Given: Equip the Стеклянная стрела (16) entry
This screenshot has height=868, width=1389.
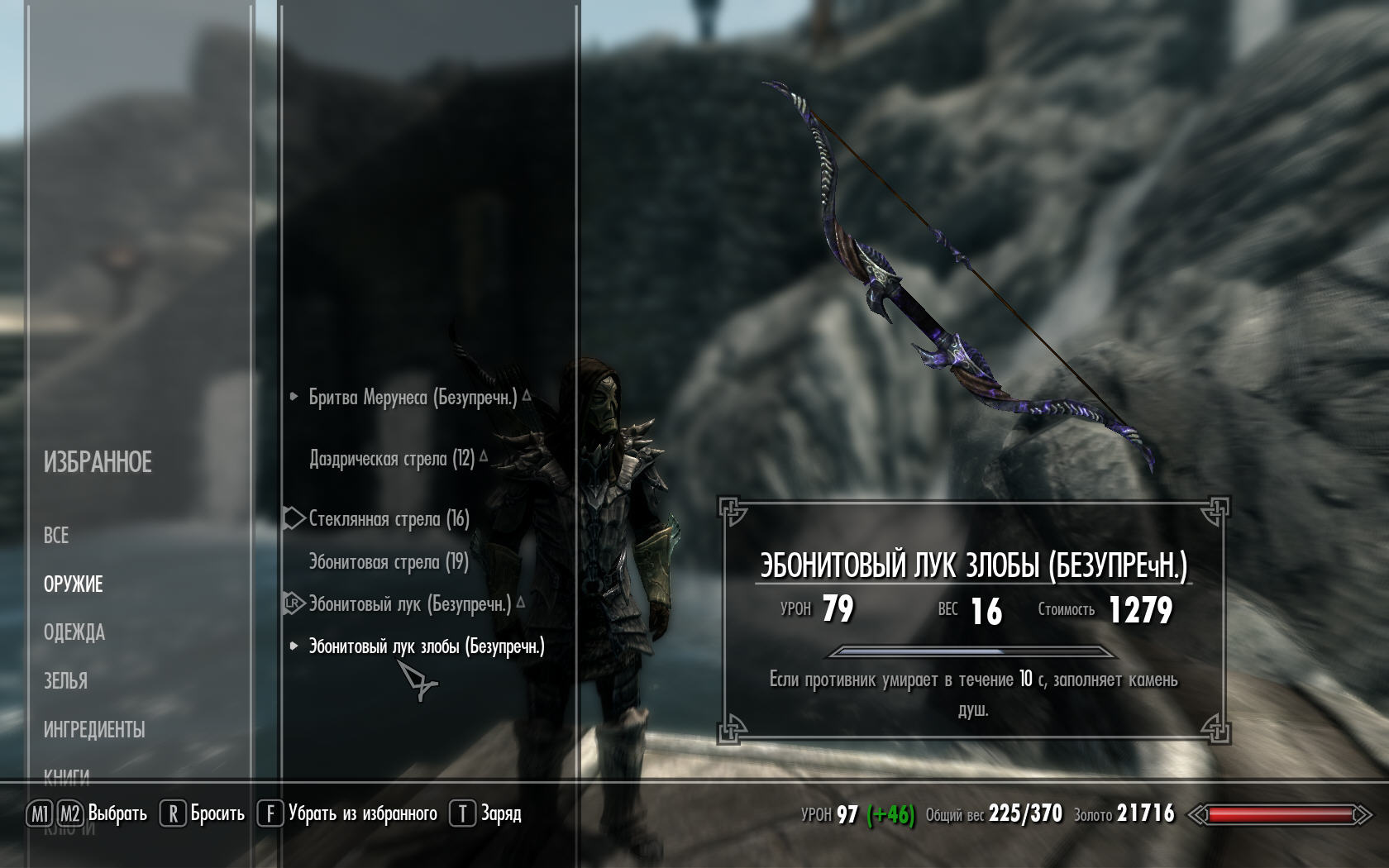Looking at the screenshot, I should pos(389,519).
